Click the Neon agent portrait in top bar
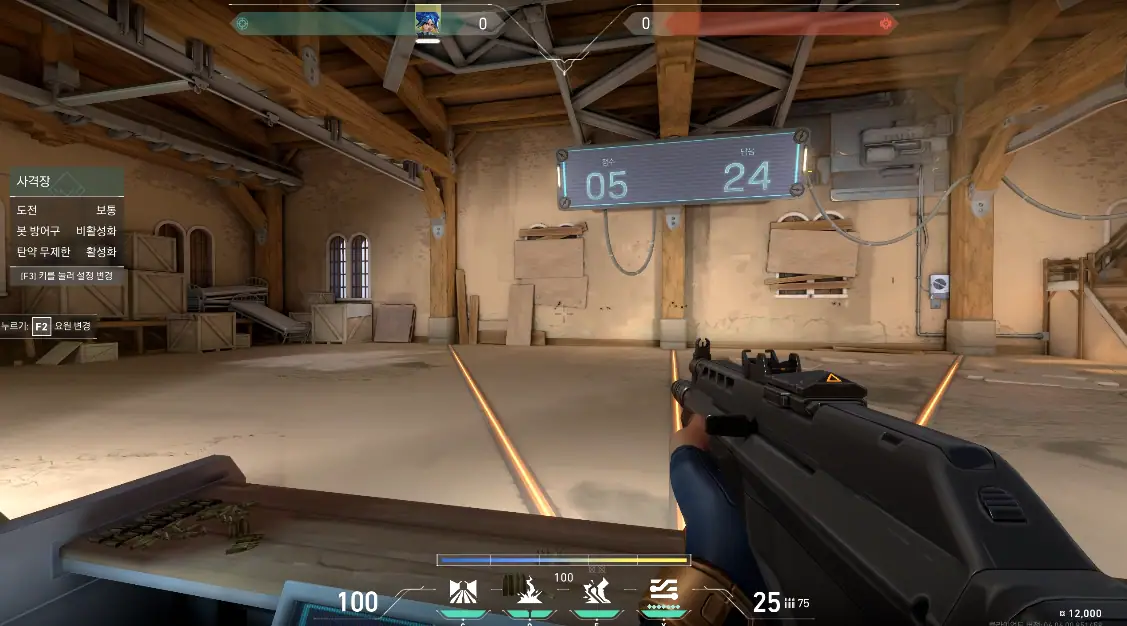This screenshot has width=1127, height=626. coord(429,21)
